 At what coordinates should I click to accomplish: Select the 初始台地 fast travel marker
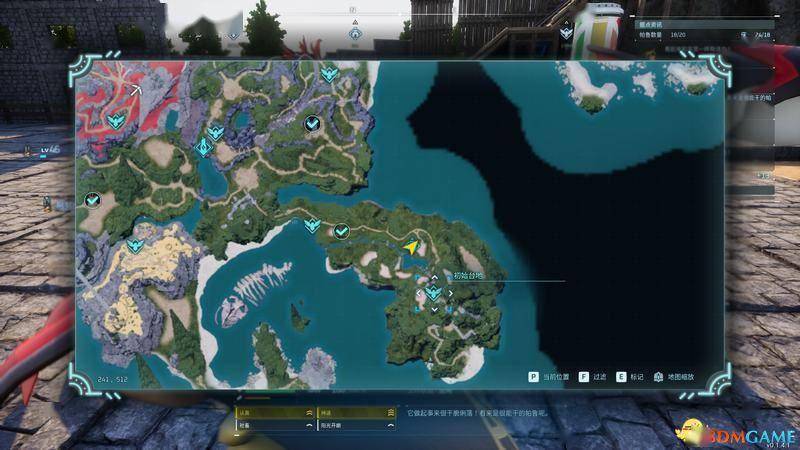tap(433, 293)
